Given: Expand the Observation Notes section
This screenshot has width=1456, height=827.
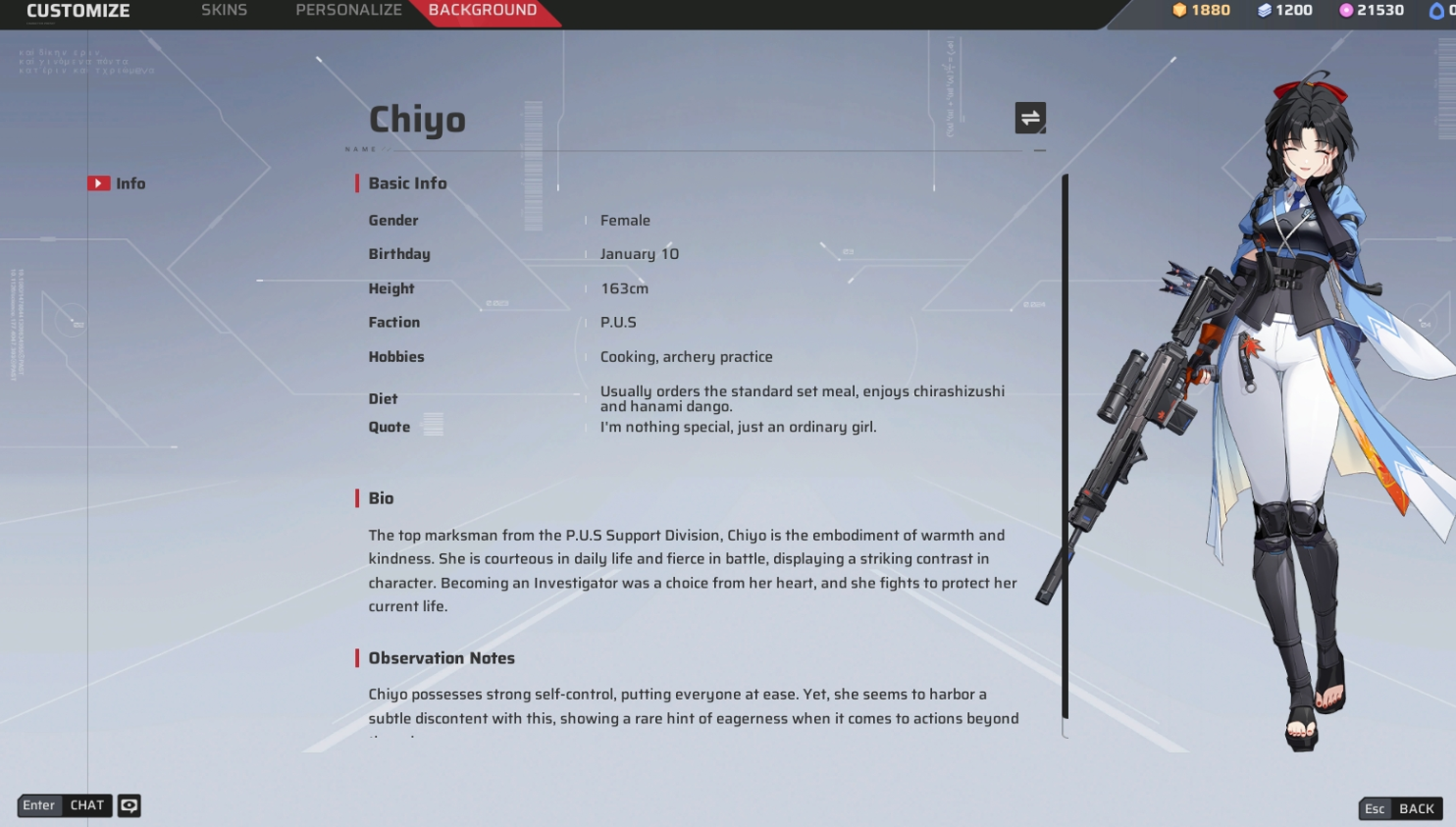Looking at the screenshot, I should [x=441, y=657].
